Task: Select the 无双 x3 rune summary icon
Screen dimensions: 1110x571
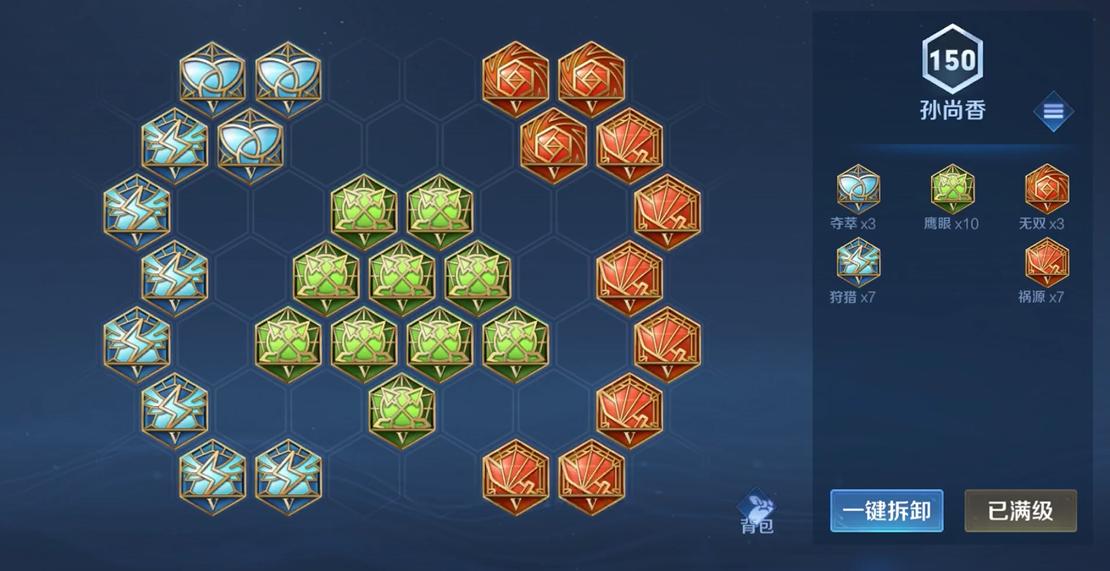Action: coord(1046,188)
